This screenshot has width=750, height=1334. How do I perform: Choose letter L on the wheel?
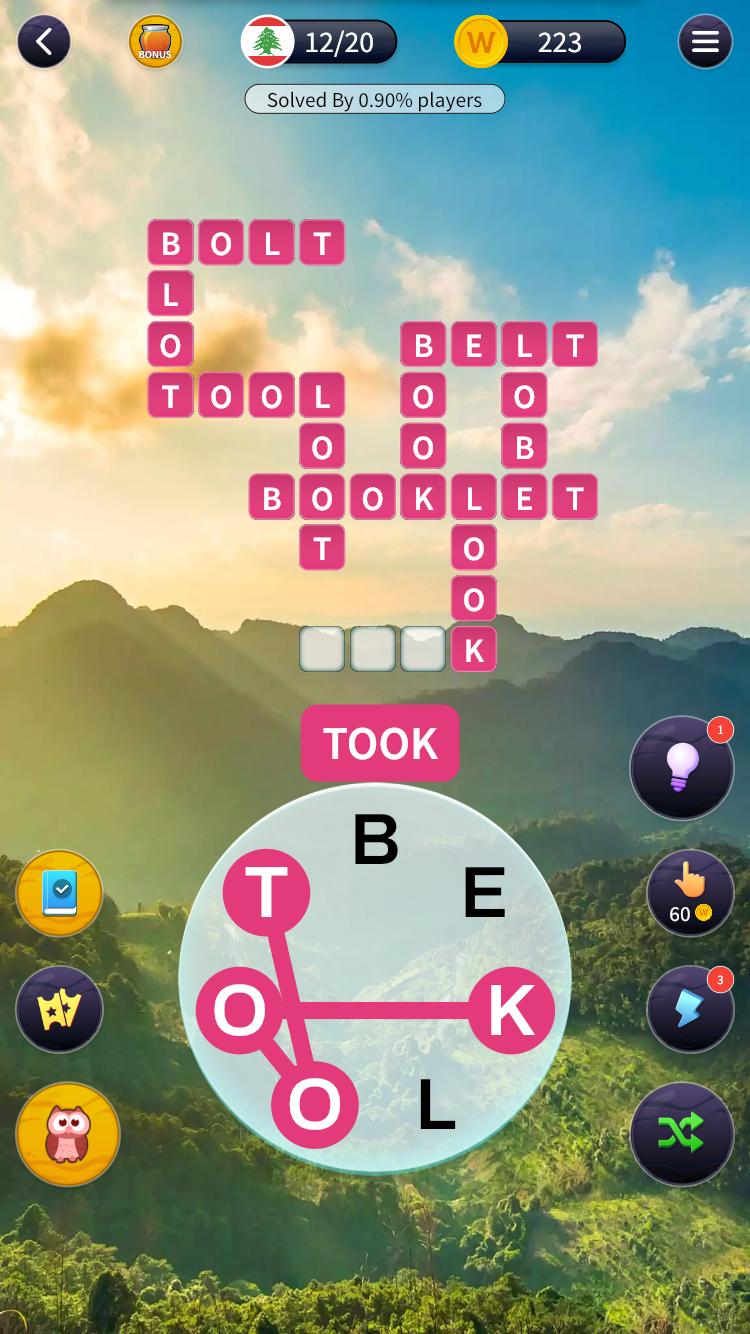[436, 1104]
